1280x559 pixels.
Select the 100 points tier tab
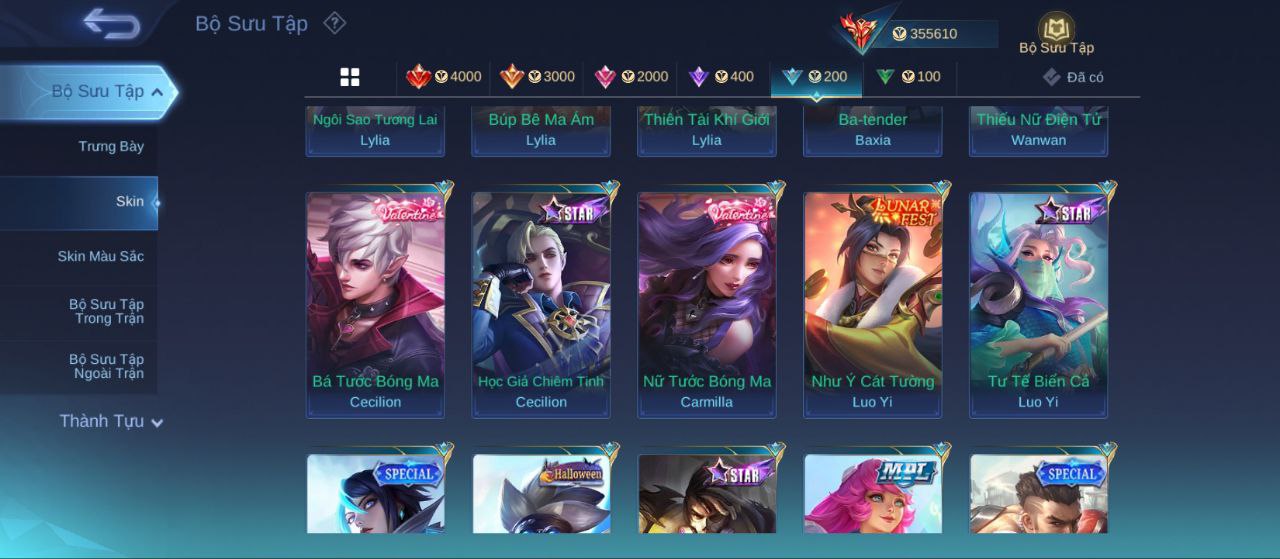tap(908, 77)
